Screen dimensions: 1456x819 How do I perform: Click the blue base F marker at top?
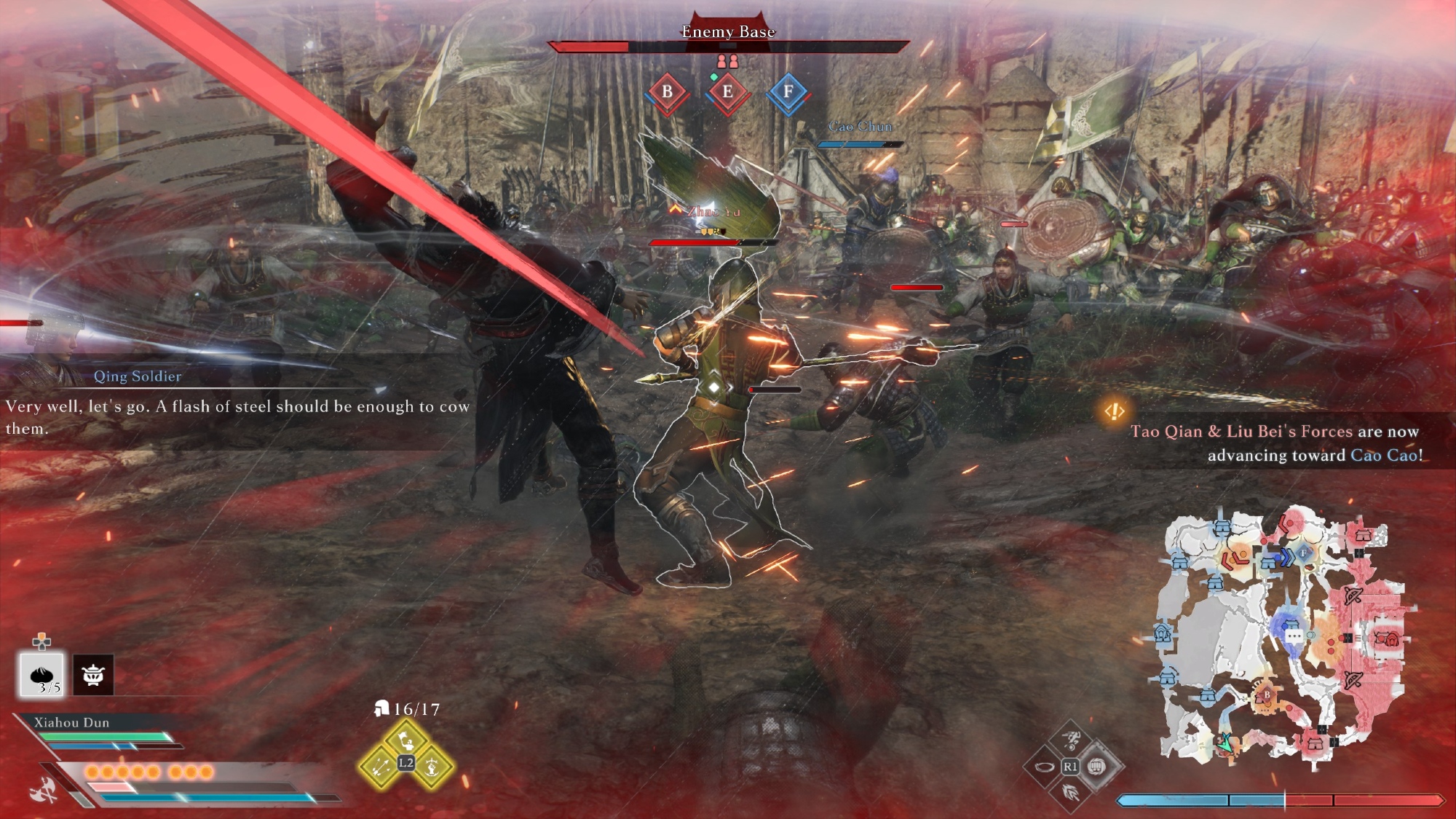pyautogui.click(x=788, y=92)
